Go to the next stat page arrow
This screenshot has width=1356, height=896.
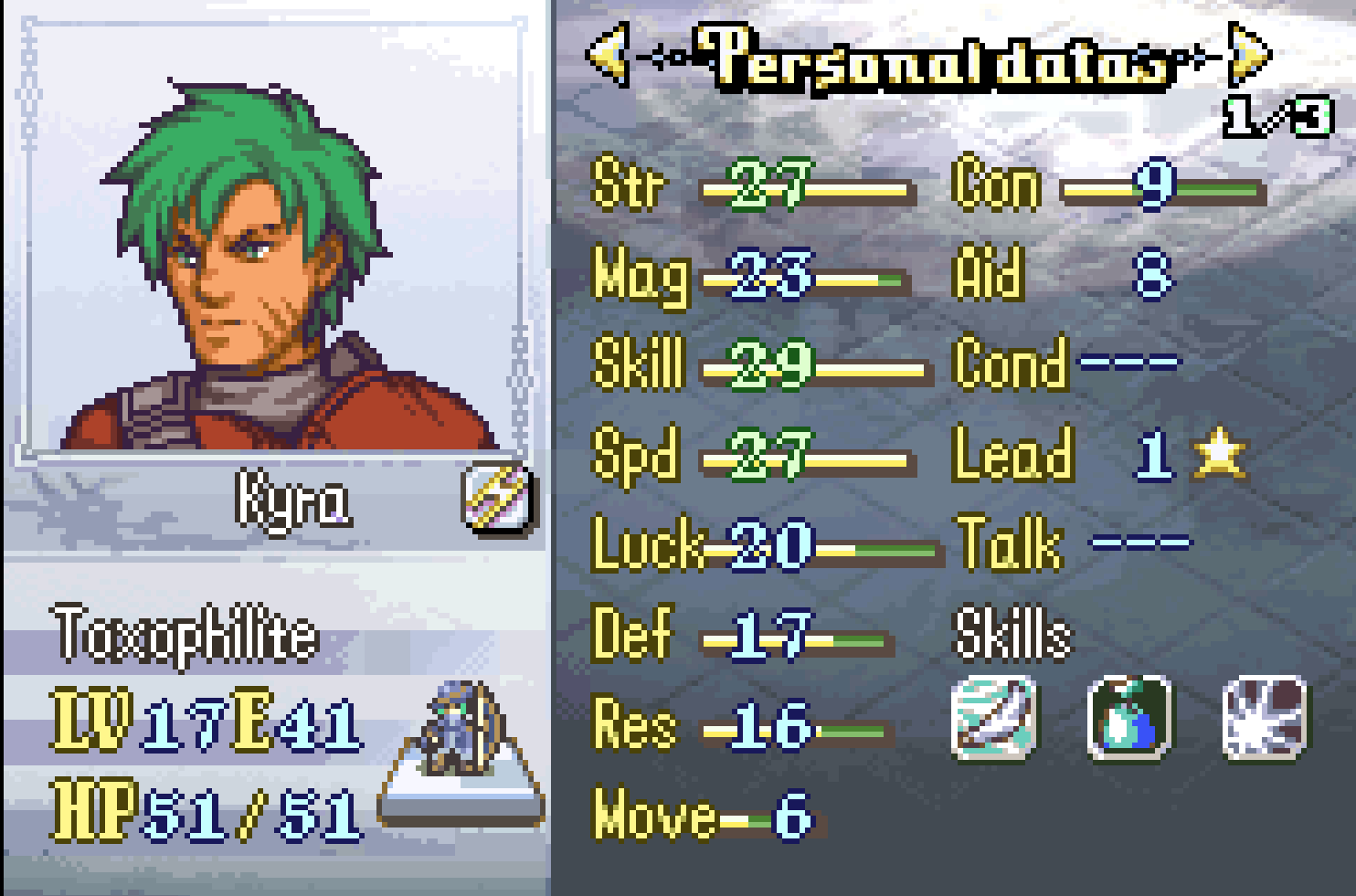point(1250,54)
